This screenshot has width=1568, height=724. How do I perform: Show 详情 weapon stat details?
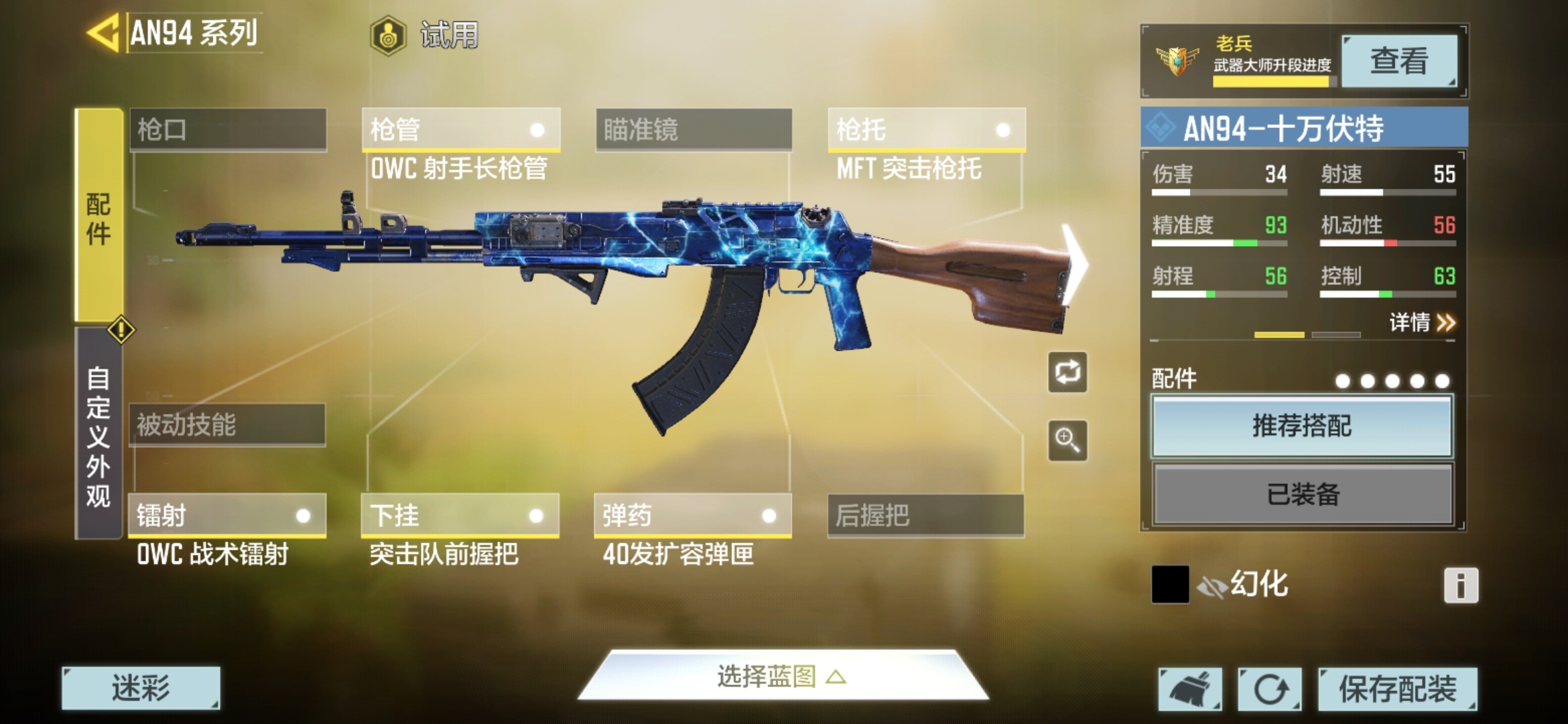(x=1421, y=323)
